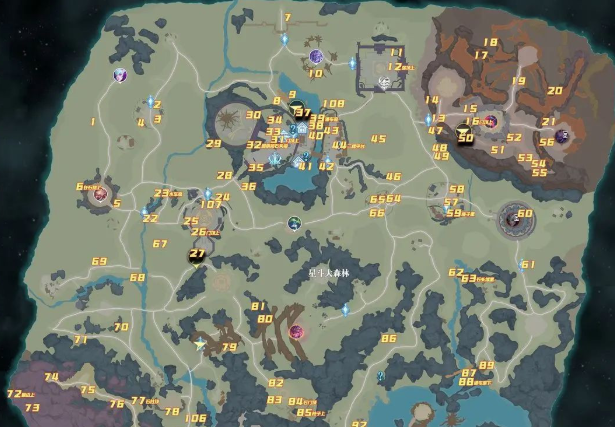Viewport: 615px width, 427px height.
Task: Click the white skull icon inside the fortress
Action: click(x=383, y=83)
